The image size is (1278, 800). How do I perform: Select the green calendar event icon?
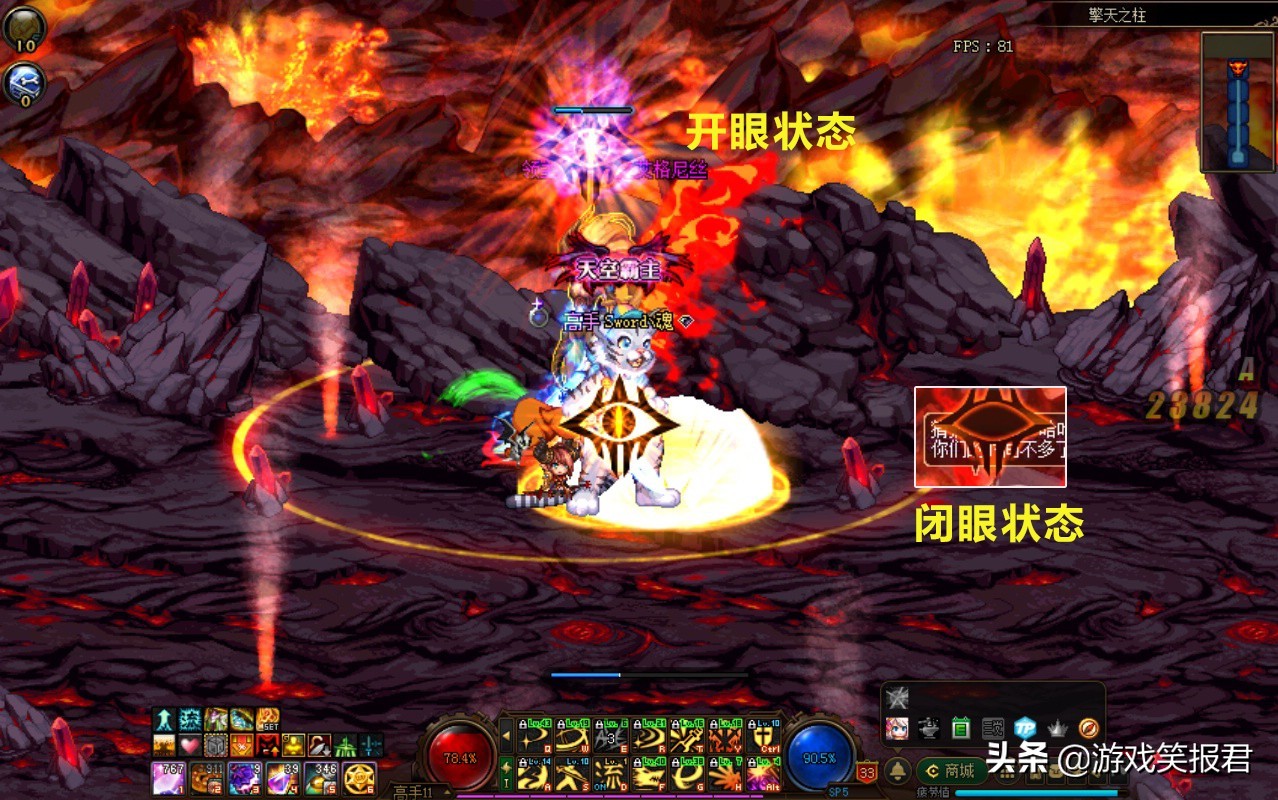click(x=961, y=728)
